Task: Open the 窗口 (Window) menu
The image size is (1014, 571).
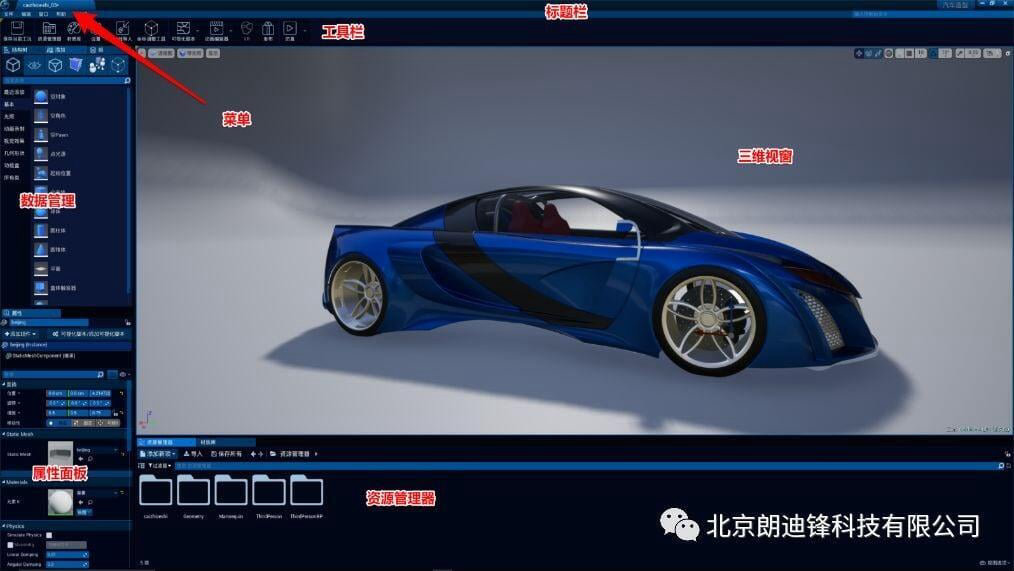Action: click(x=43, y=14)
